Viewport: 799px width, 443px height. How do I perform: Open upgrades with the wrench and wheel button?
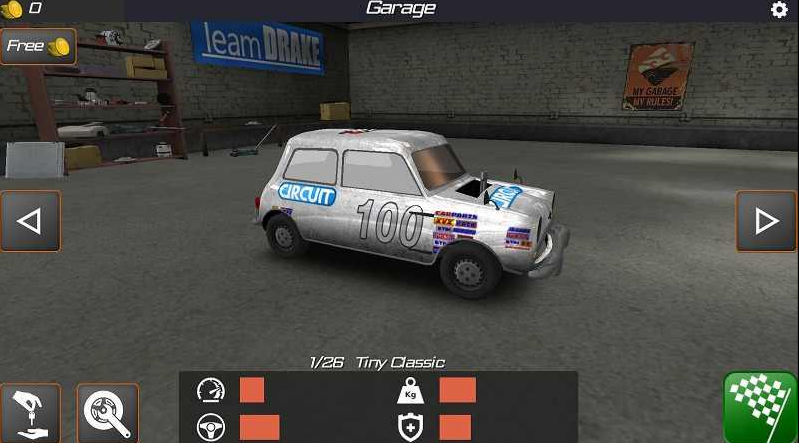click(x=107, y=413)
